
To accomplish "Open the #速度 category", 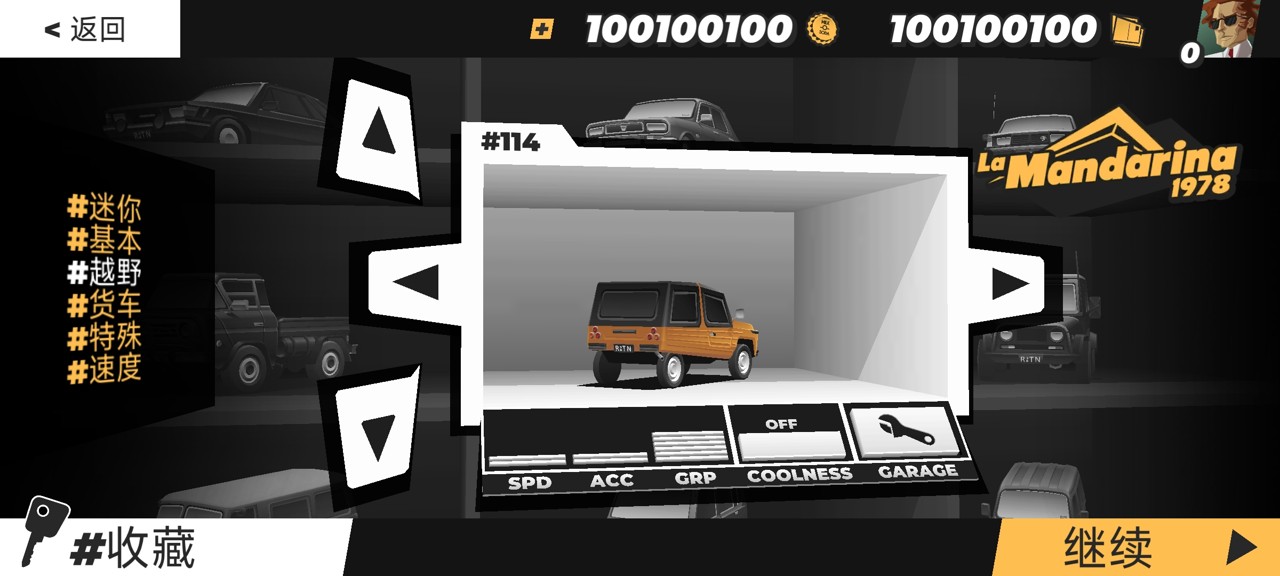I will click(104, 369).
